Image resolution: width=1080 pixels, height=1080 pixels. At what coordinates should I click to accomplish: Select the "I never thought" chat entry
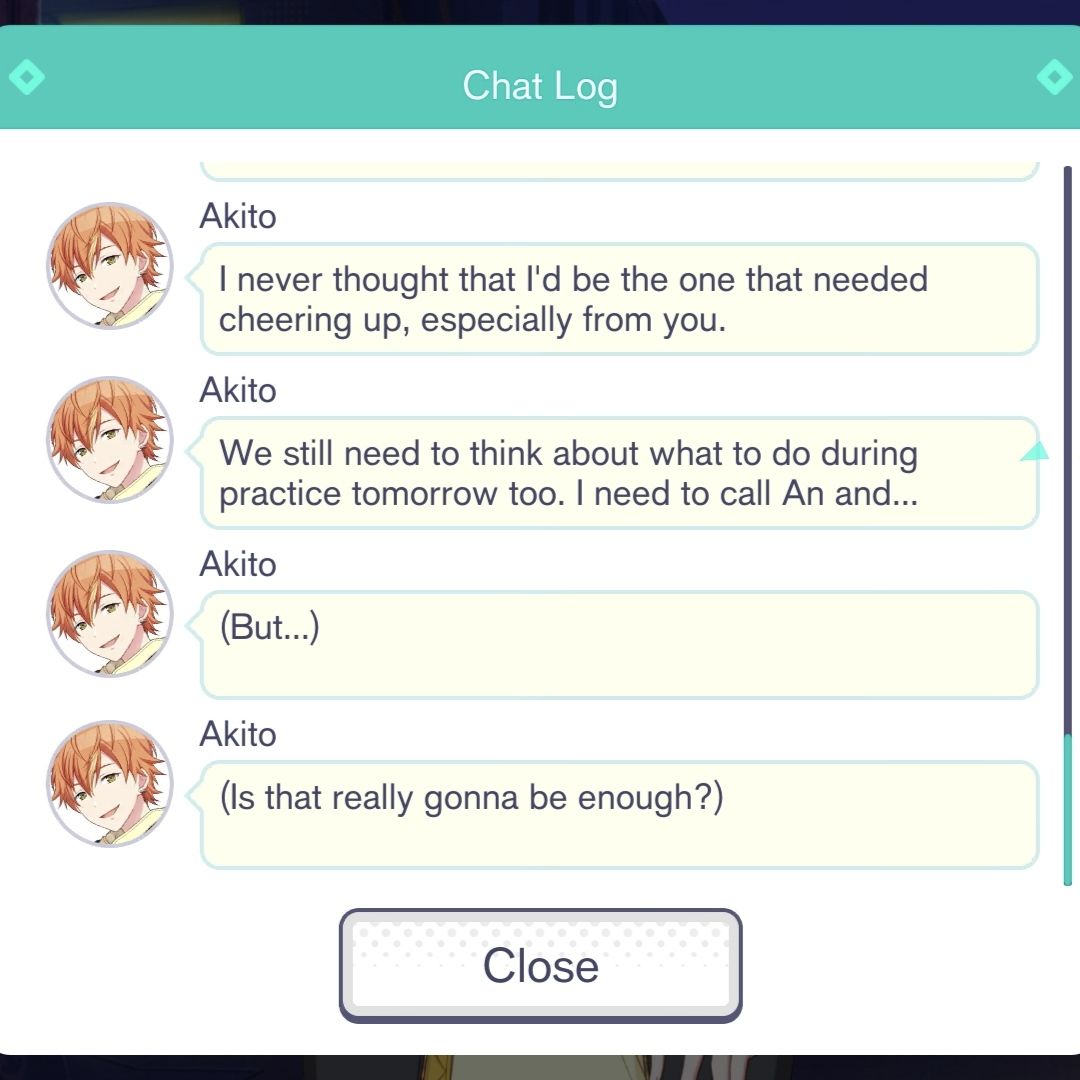[619, 299]
